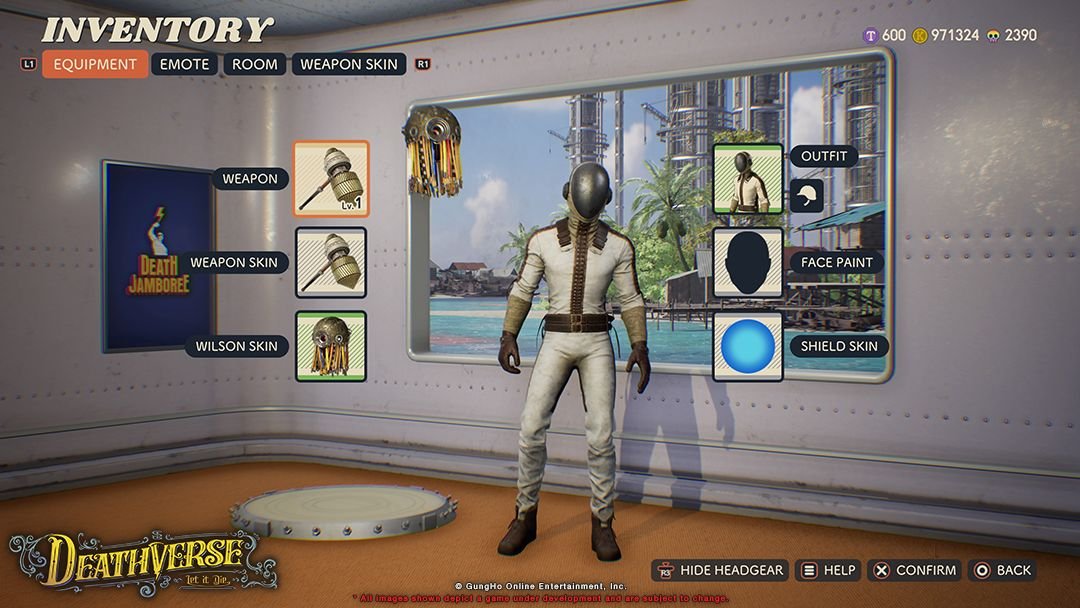Switch to the Equipment tab
Screen dimensions: 1080x608
pyautogui.click(x=95, y=64)
